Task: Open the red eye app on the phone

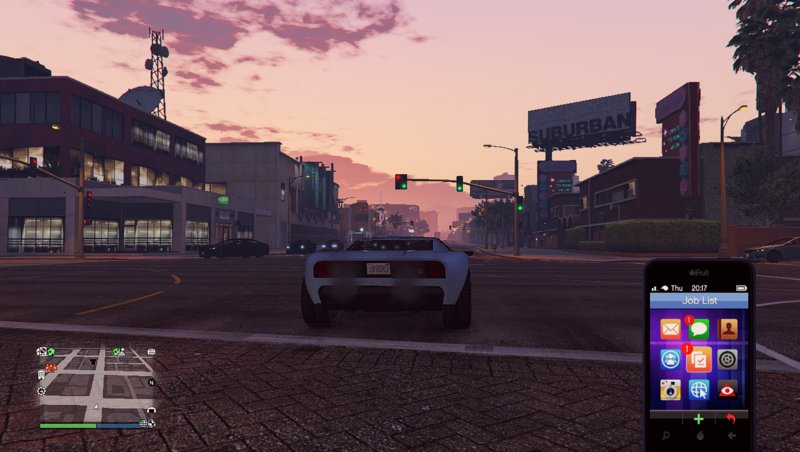Action: pyautogui.click(x=728, y=389)
